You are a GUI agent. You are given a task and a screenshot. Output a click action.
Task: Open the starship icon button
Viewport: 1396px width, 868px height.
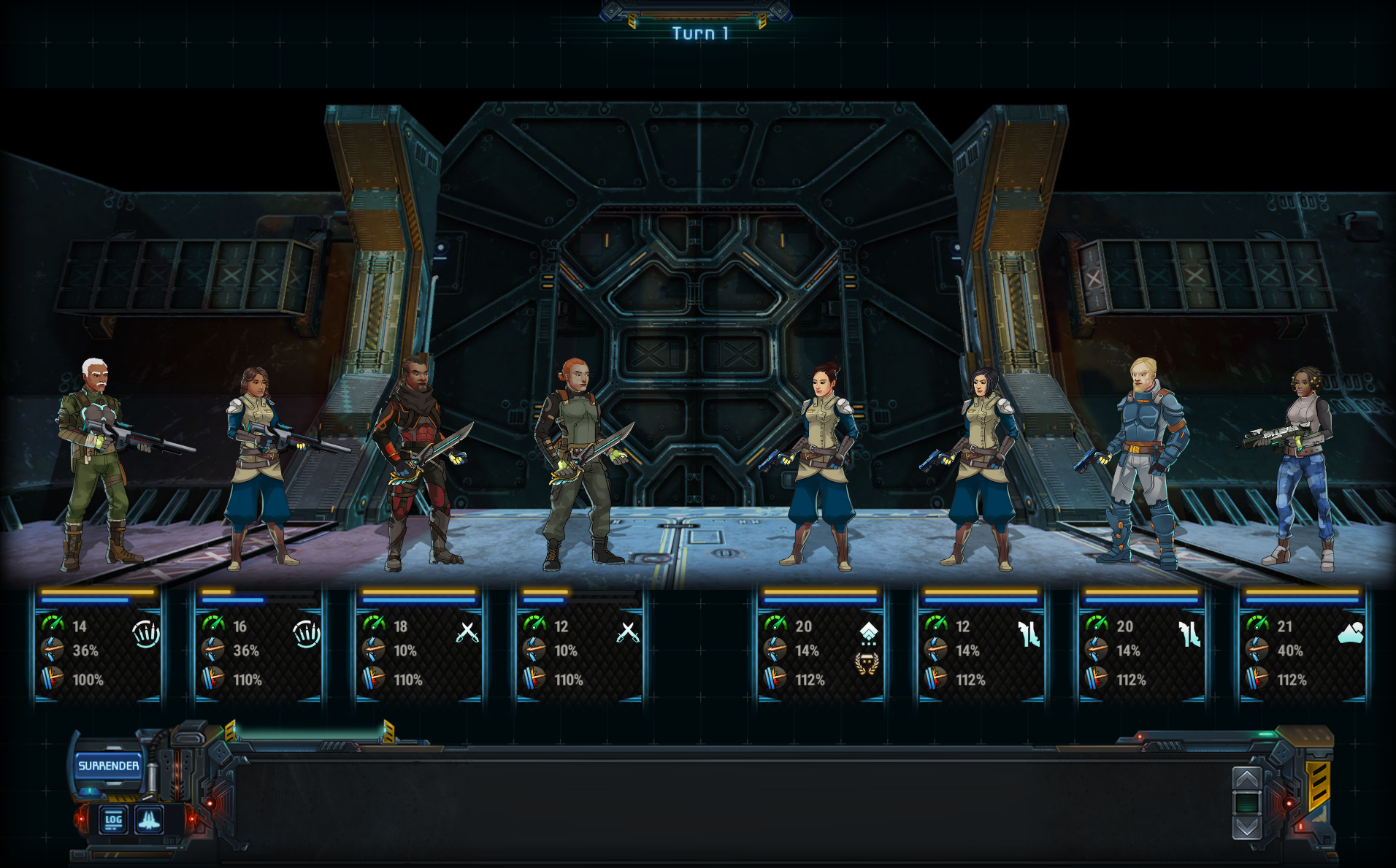pos(149,820)
